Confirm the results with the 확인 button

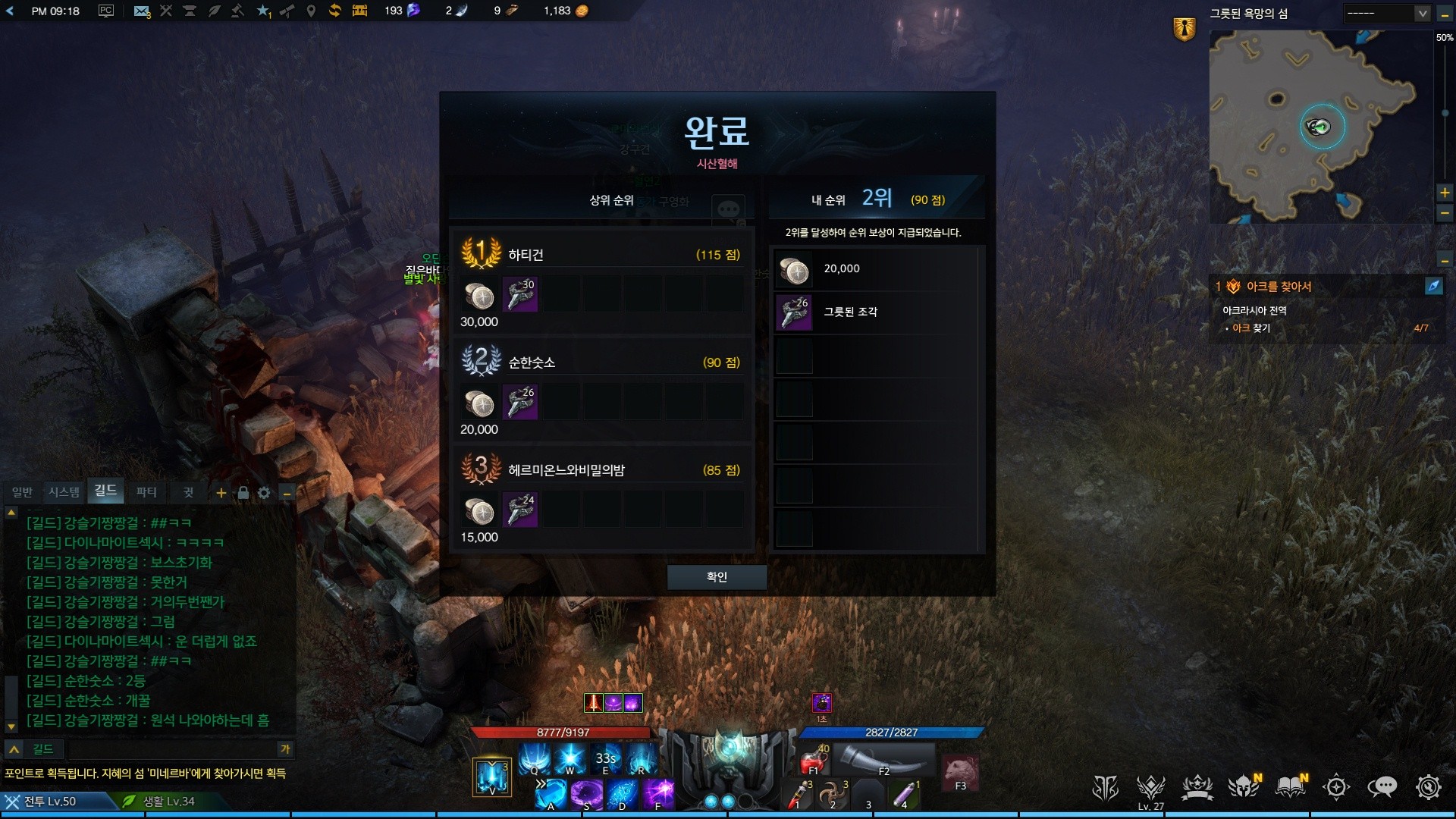(717, 577)
